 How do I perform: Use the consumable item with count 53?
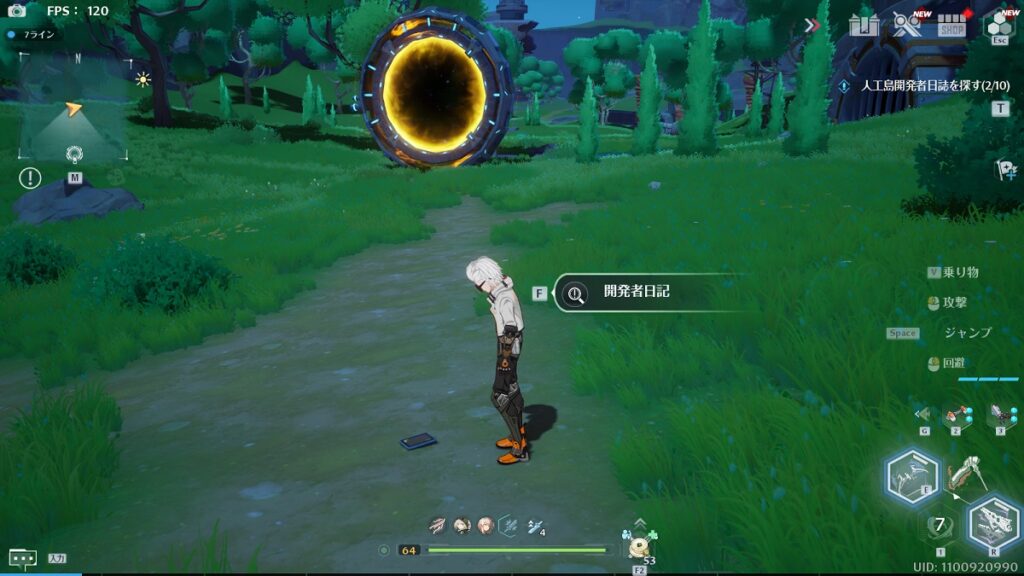click(637, 548)
